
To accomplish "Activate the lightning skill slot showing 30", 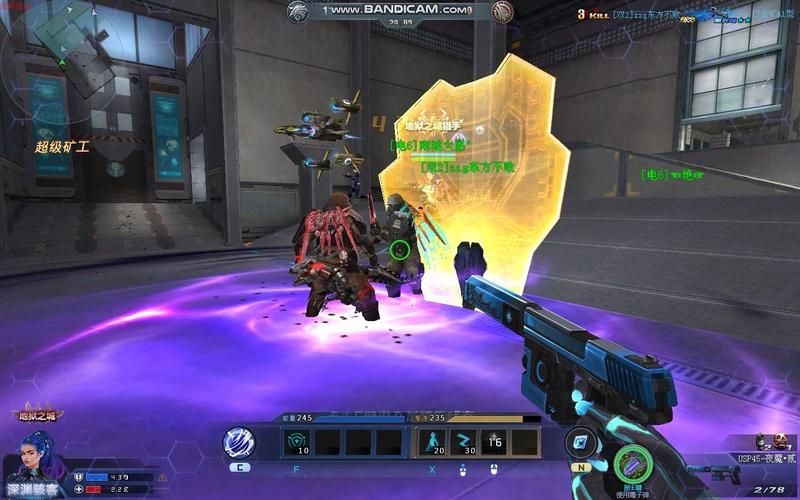I will click(464, 442).
